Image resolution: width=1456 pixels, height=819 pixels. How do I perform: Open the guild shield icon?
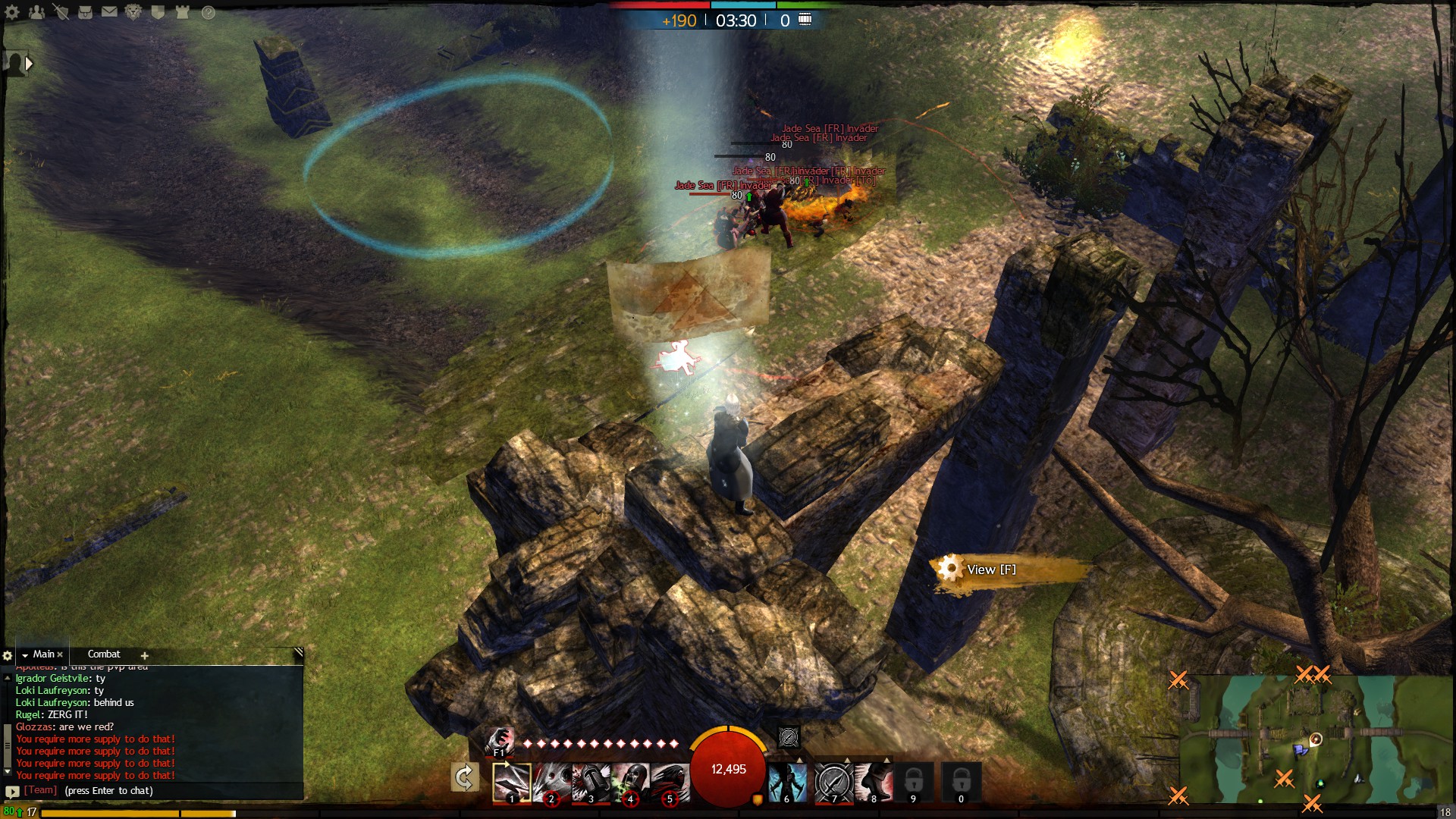click(x=158, y=12)
